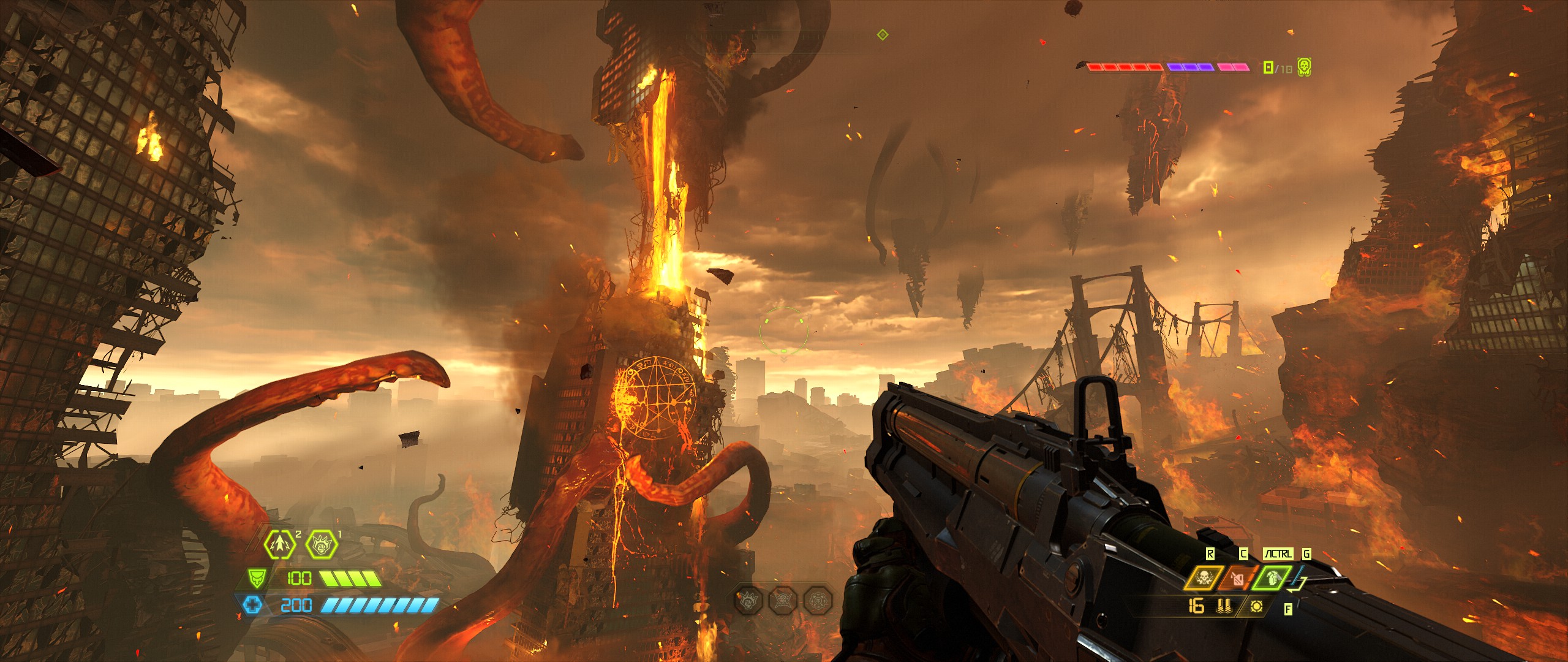Select the green Blood Punch fist hexagon
Viewport: 1568px width, 662px height.
click(x=322, y=544)
